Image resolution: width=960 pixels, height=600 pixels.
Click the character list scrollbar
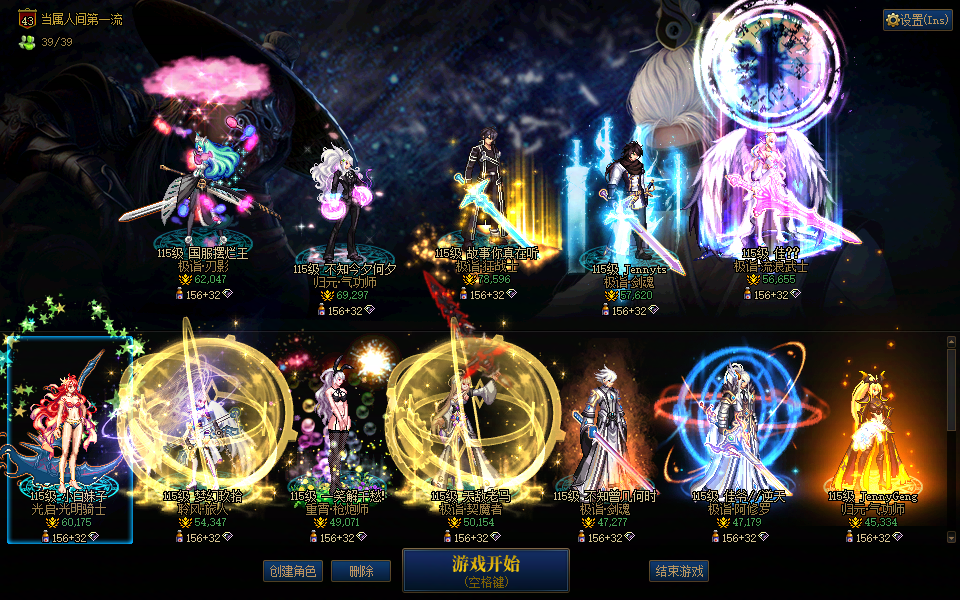[x=951, y=440]
